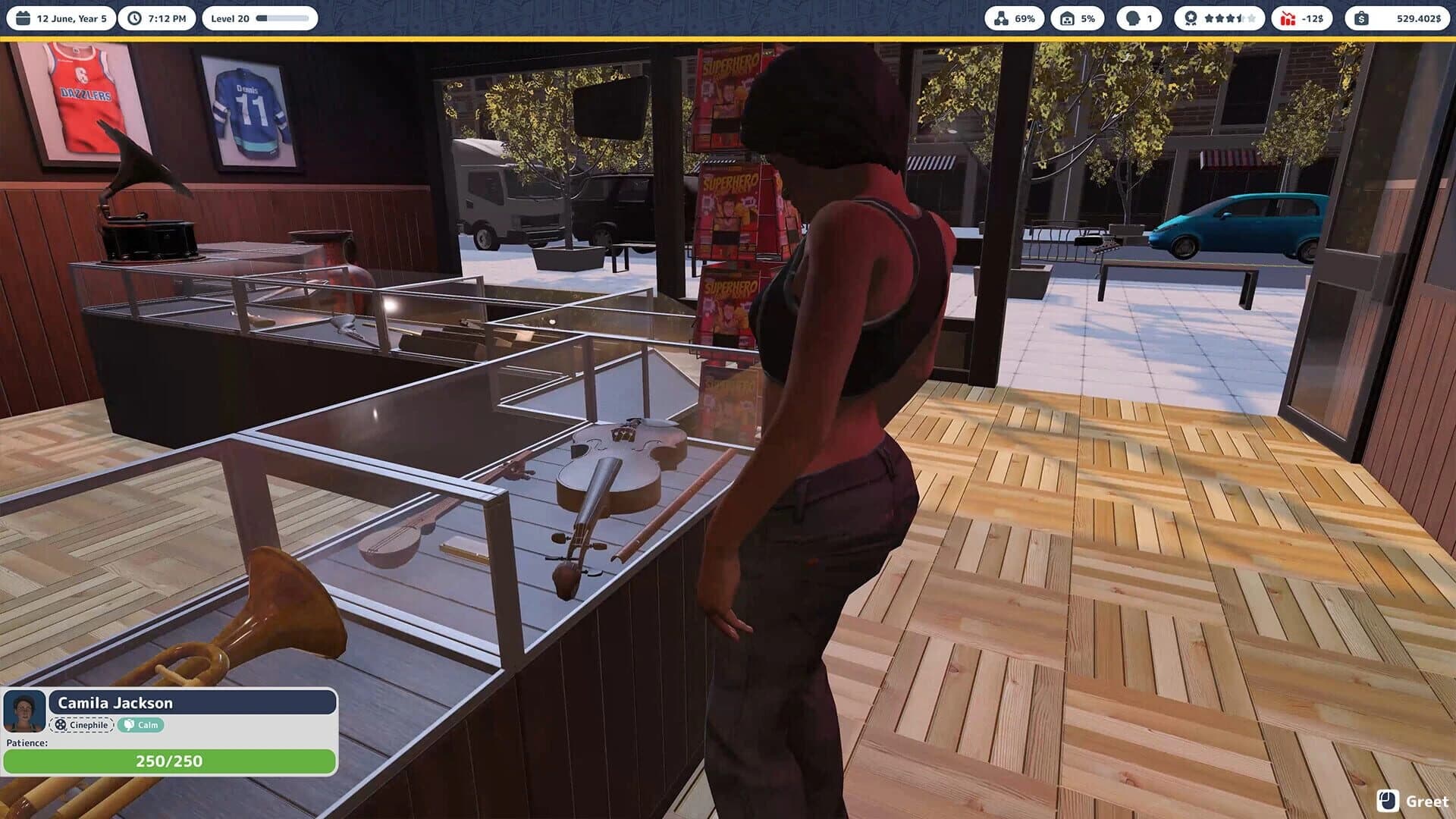This screenshot has width=1456, height=819.
Task: Select the clock icon next to 7:12 PM
Action: coord(134,18)
